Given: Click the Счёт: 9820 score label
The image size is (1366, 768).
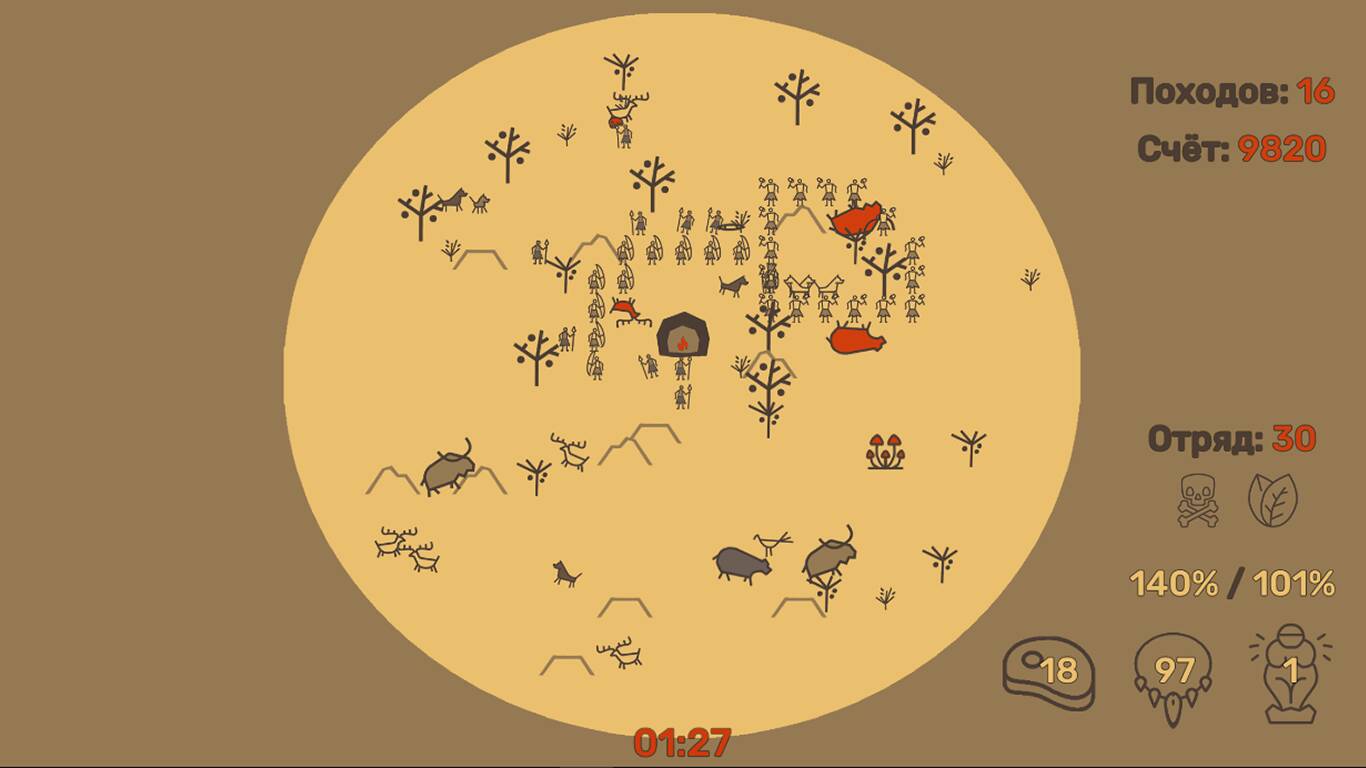Looking at the screenshot, I should pos(1233,146).
